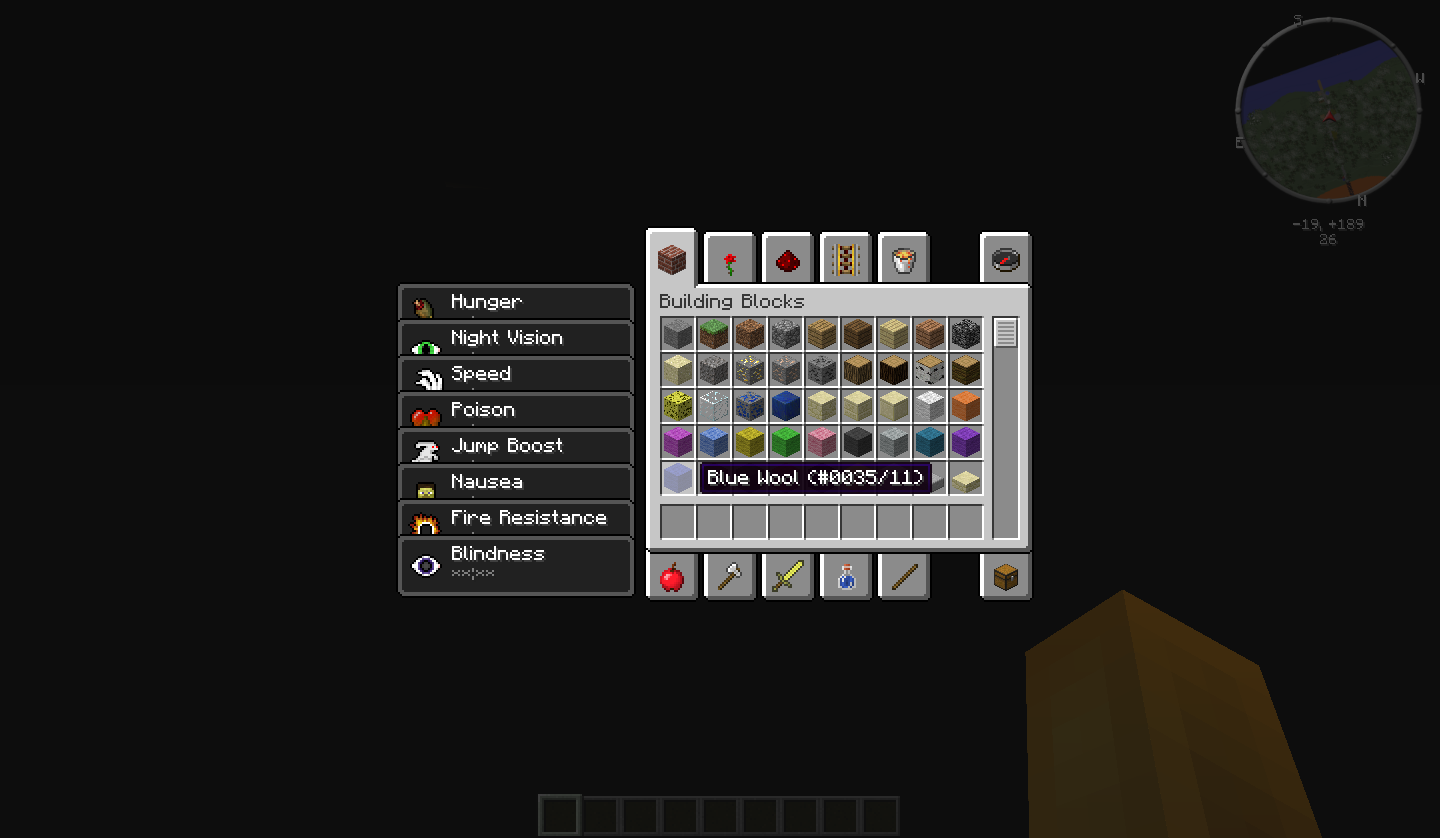Open the Miscellaneous tab (lava bucket icon)
This screenshot has width=1440, height=838.
(x=903, y=258)
